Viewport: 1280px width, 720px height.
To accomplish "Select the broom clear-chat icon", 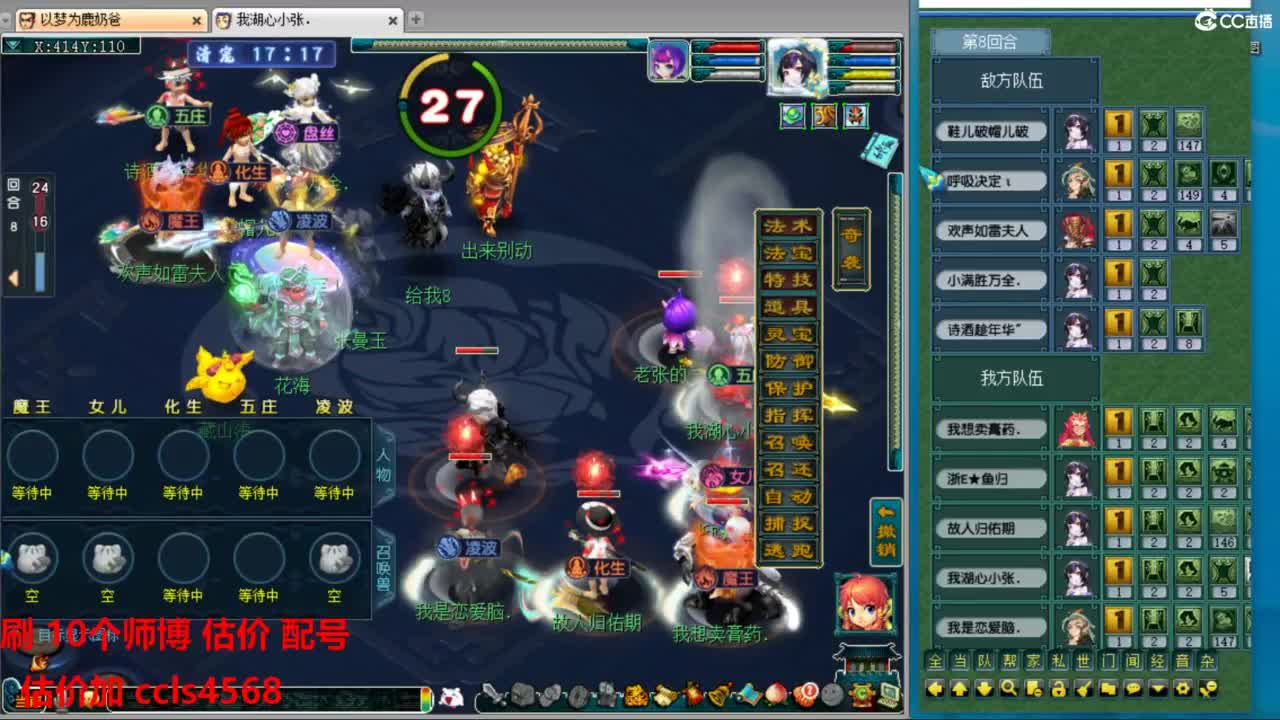I will pos(1083,688).
